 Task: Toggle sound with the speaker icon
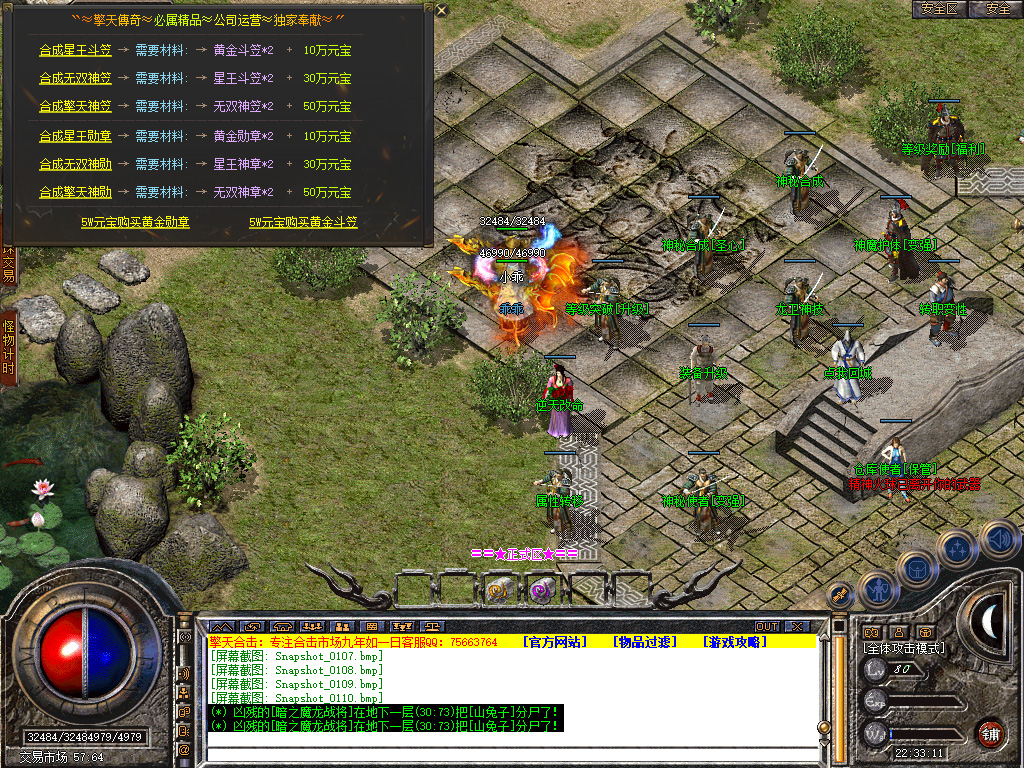click(x=999, y=540)
